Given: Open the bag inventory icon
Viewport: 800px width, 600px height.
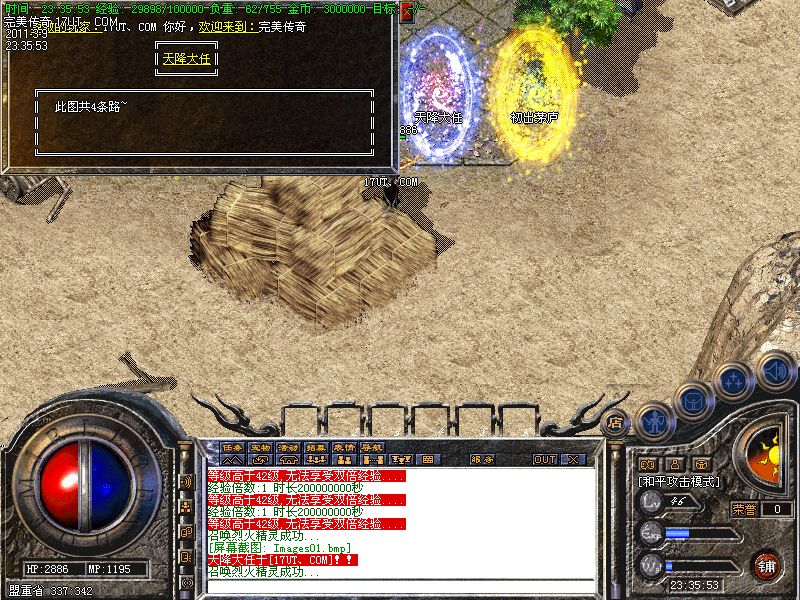Looking at the screenshot, I should (x=692, y=401).
